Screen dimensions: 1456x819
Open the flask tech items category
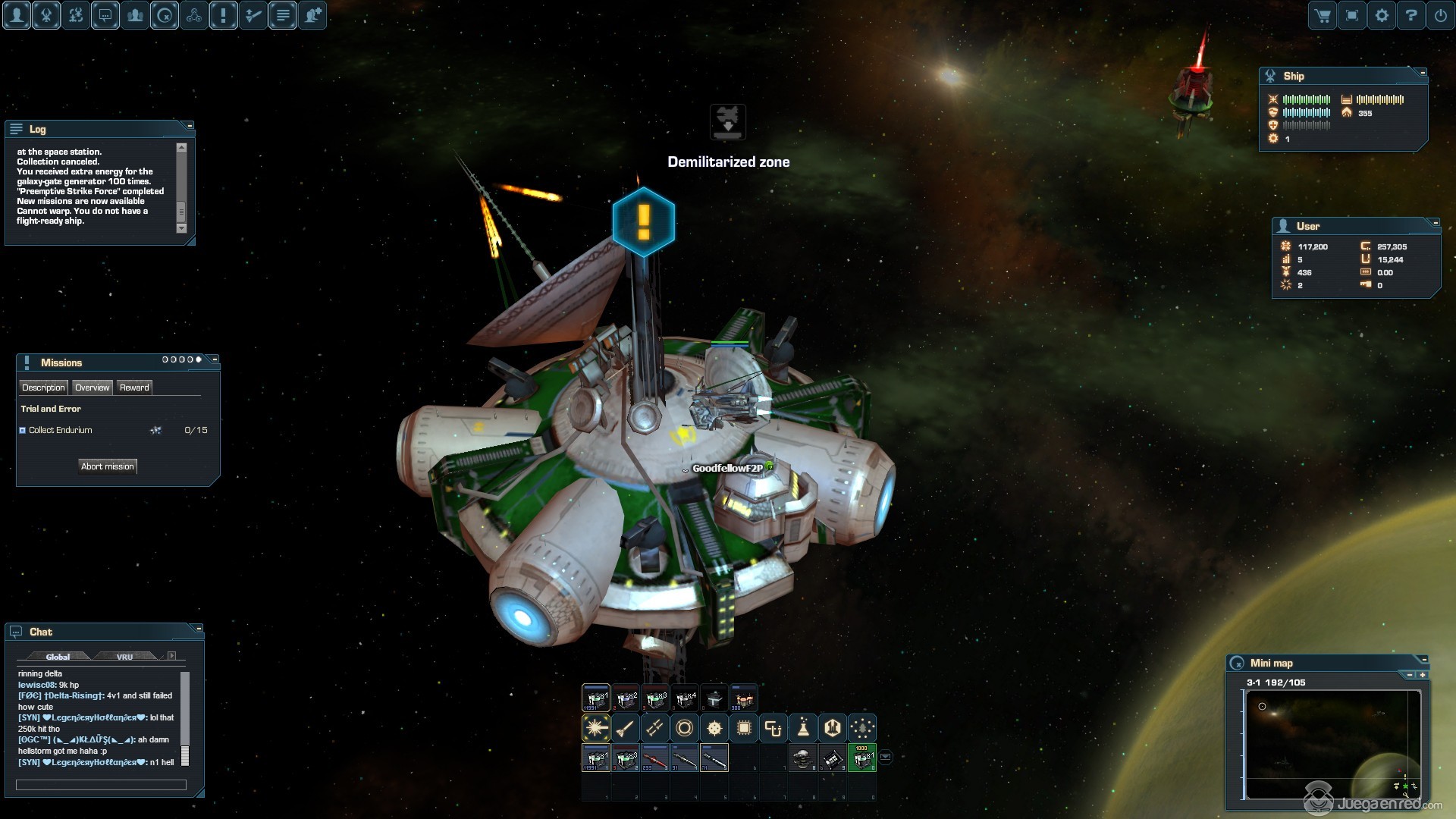(803, 728)
